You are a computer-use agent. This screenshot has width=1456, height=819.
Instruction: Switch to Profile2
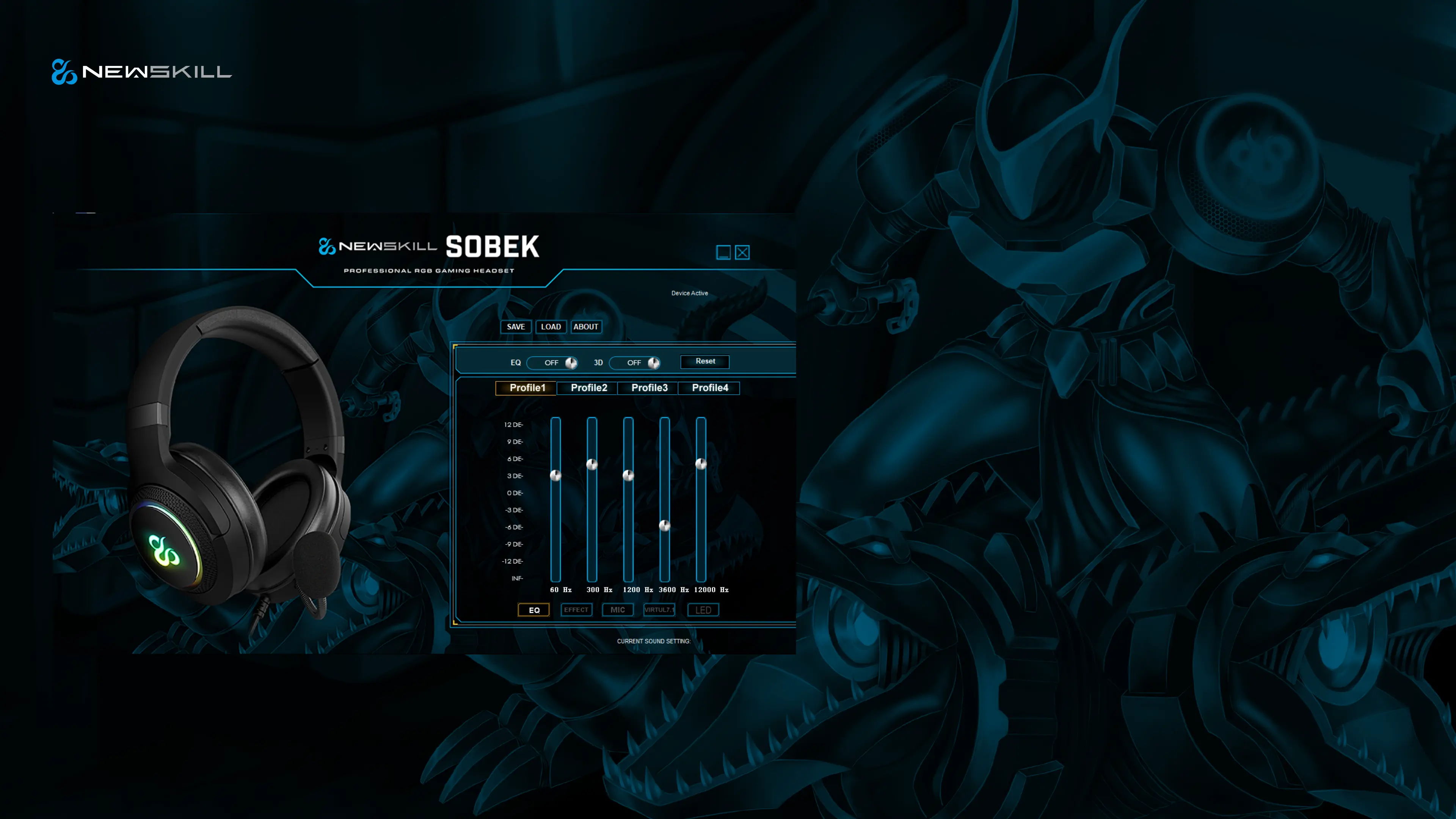tap(588, 388)
